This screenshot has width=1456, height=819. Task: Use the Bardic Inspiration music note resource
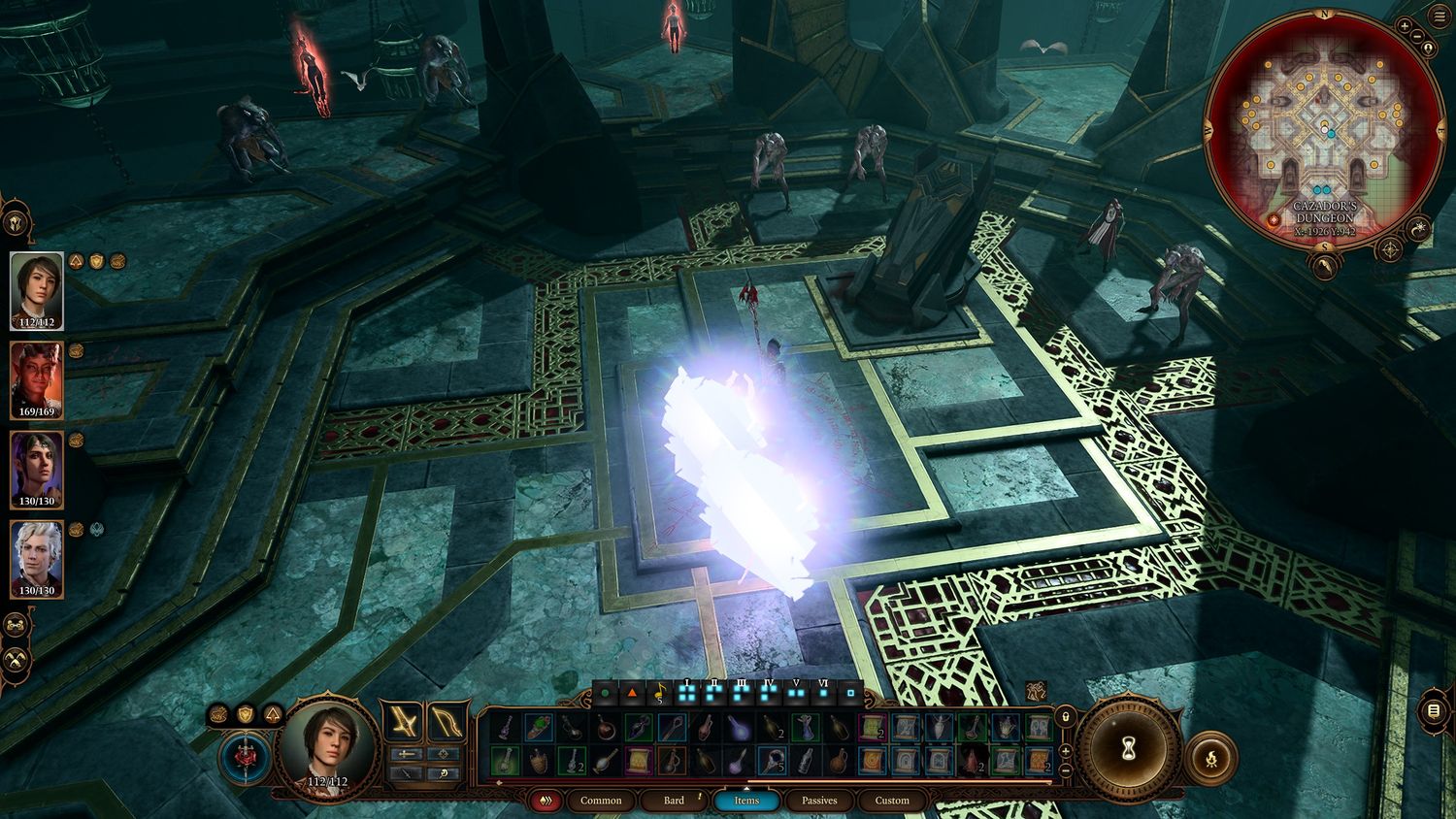(x=659, y=693)
